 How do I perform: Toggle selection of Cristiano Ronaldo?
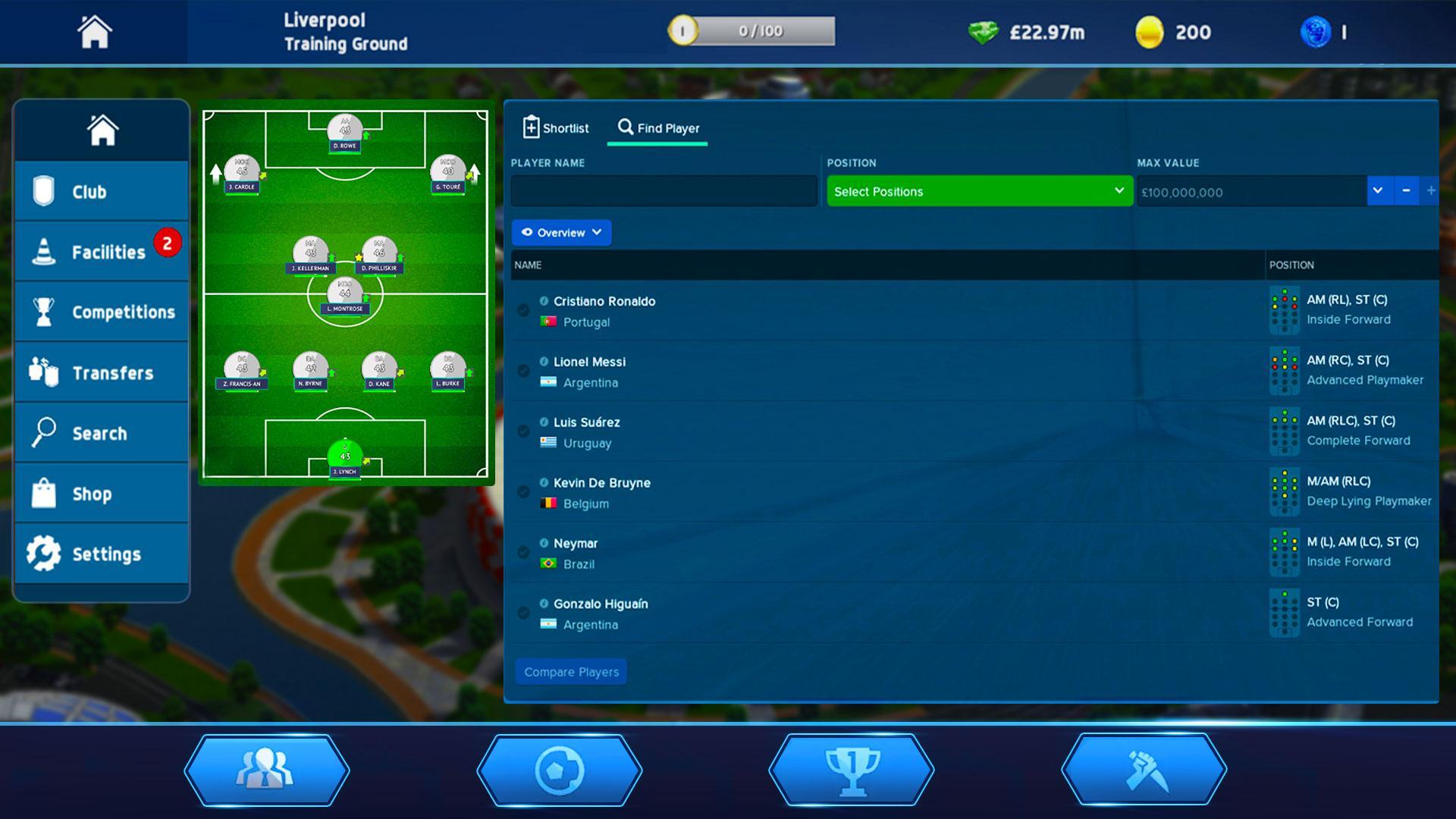click(522, 311)
